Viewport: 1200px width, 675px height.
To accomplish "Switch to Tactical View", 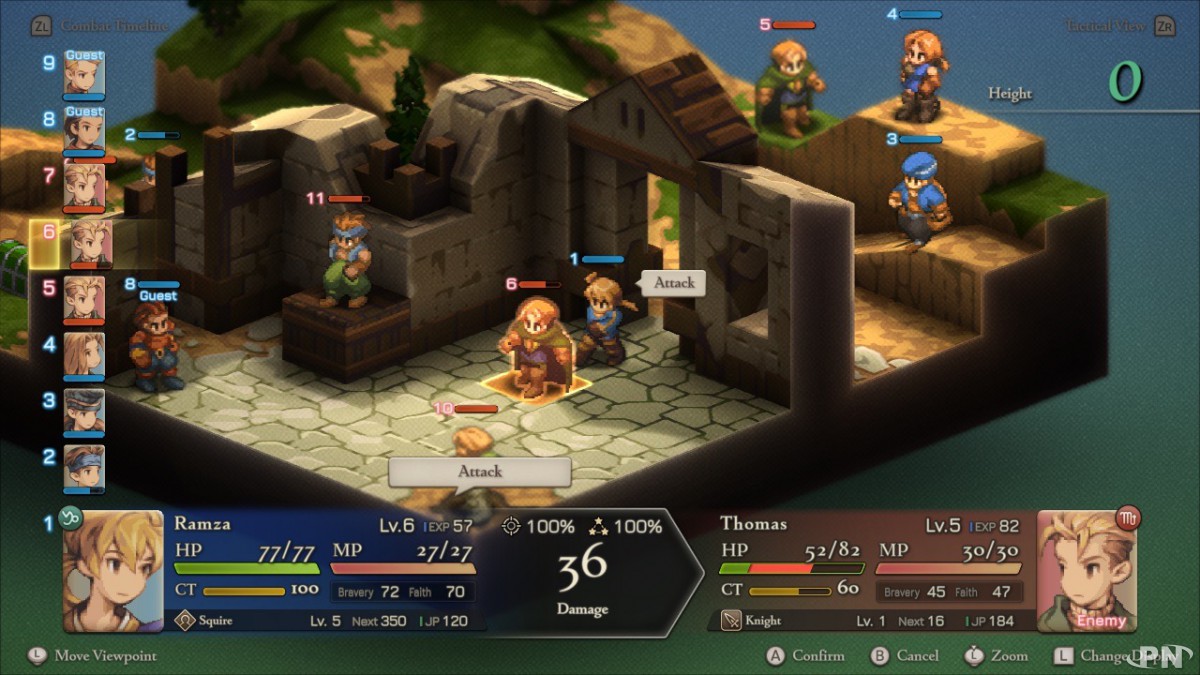I will 1107,26.
